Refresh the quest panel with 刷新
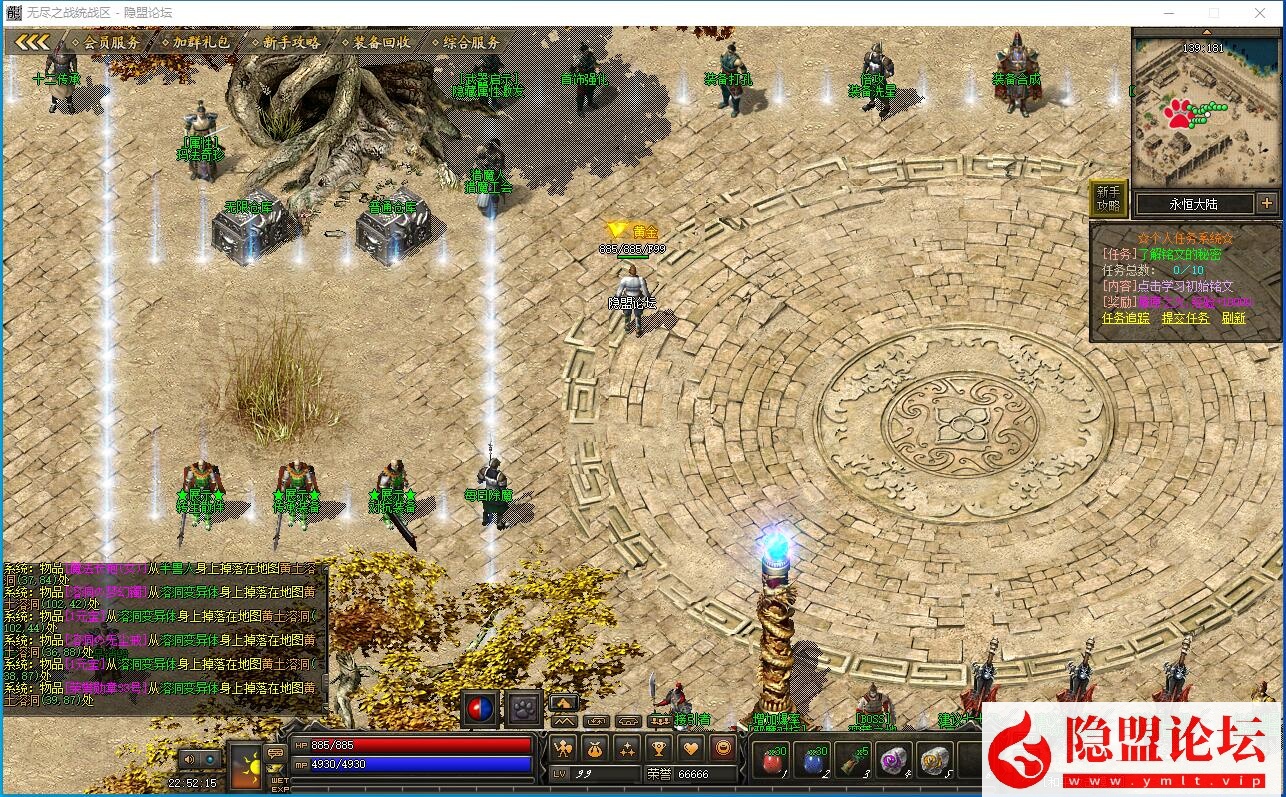Viewport: 1286px width, 797px height. pyautogui.click(x=1234, y=318)
